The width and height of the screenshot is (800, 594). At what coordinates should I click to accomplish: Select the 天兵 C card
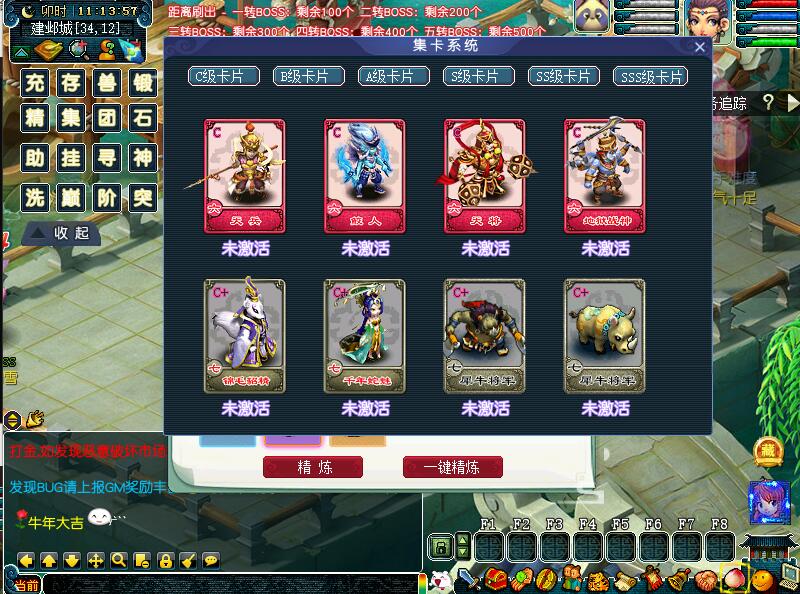[x=245, y=176]
